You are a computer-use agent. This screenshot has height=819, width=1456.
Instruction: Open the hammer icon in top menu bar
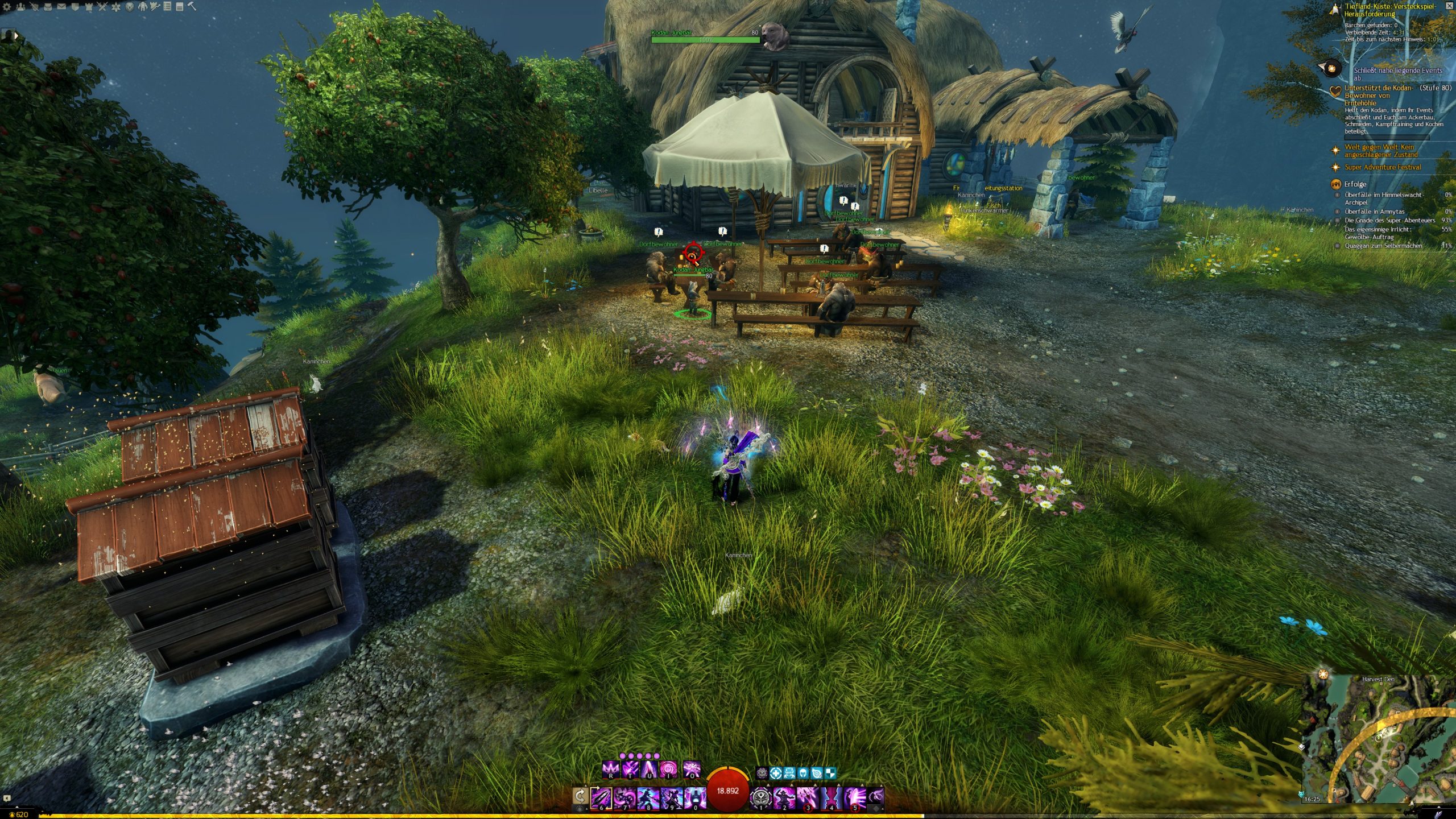192,7
